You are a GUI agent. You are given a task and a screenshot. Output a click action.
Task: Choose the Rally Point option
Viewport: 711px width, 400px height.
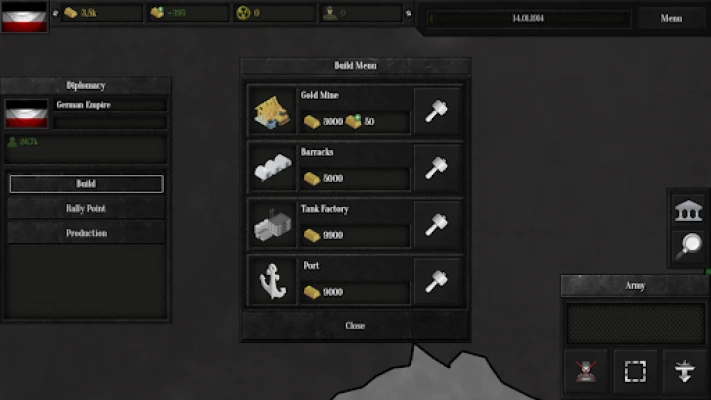pos(86,208)
